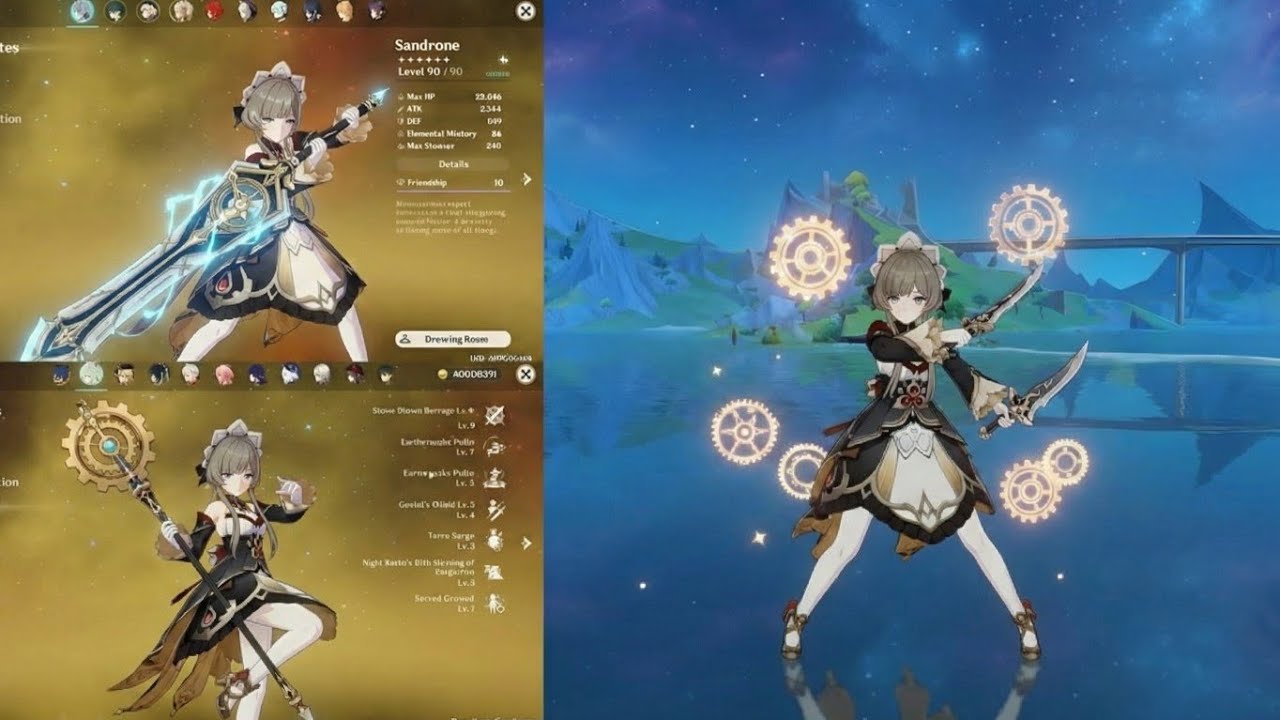Click the ATK sword stat icon
The width and height of the screenshot is (1280, 720).
point(400,108)
